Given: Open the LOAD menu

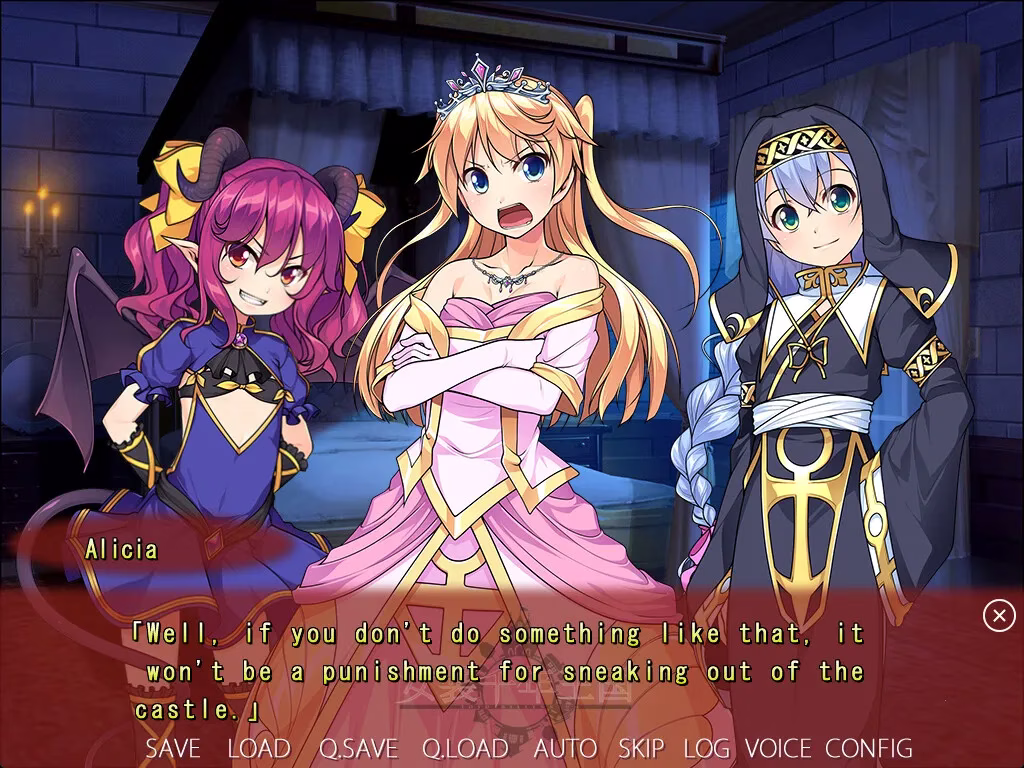Looking at the screenshot, I should [259, 748].
